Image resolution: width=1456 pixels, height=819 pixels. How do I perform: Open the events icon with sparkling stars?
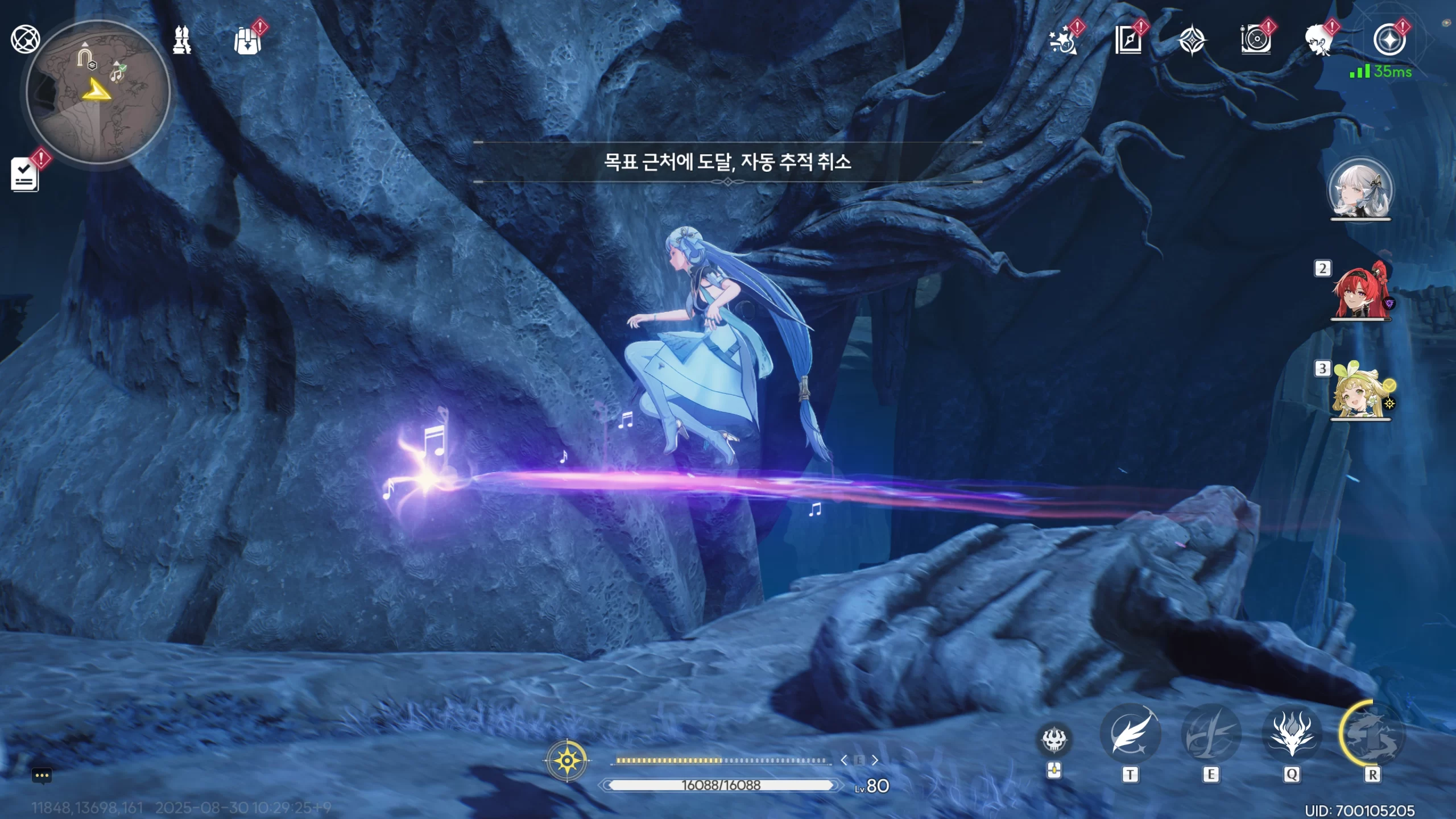(1064, 41)
